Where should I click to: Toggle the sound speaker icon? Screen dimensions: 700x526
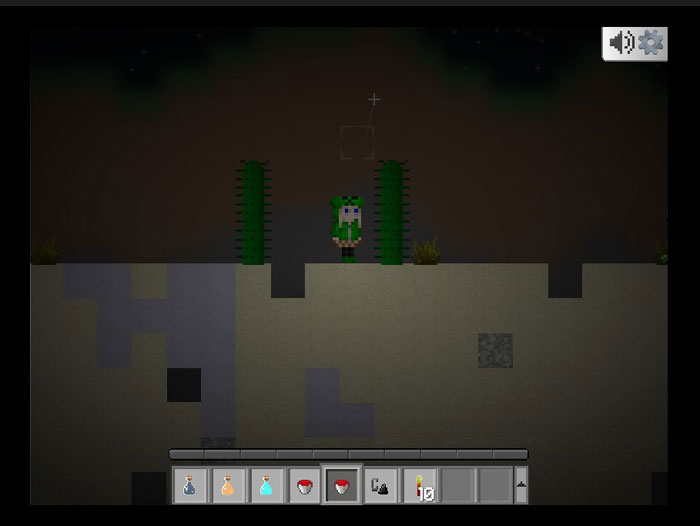621,43
